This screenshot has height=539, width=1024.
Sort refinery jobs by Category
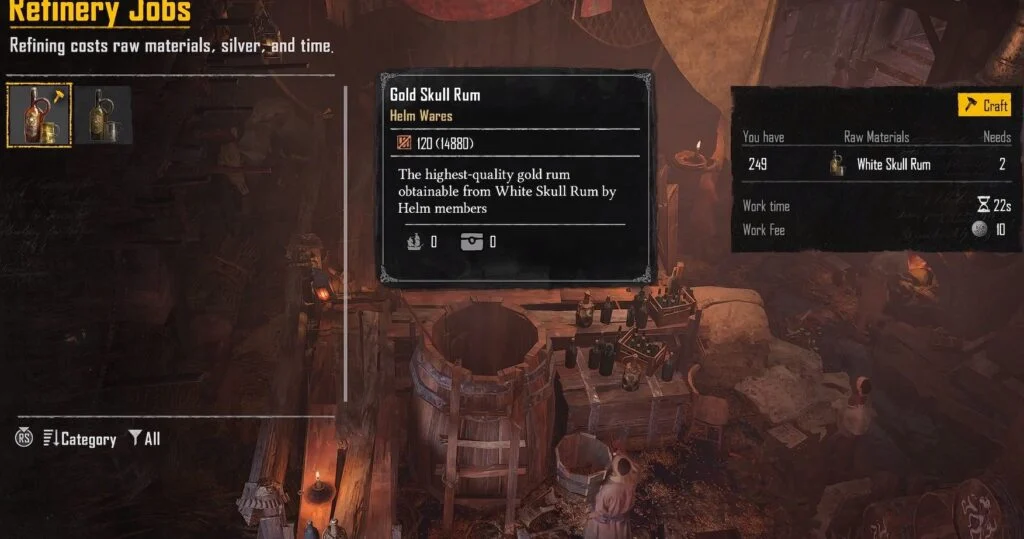tap(80, 439)
